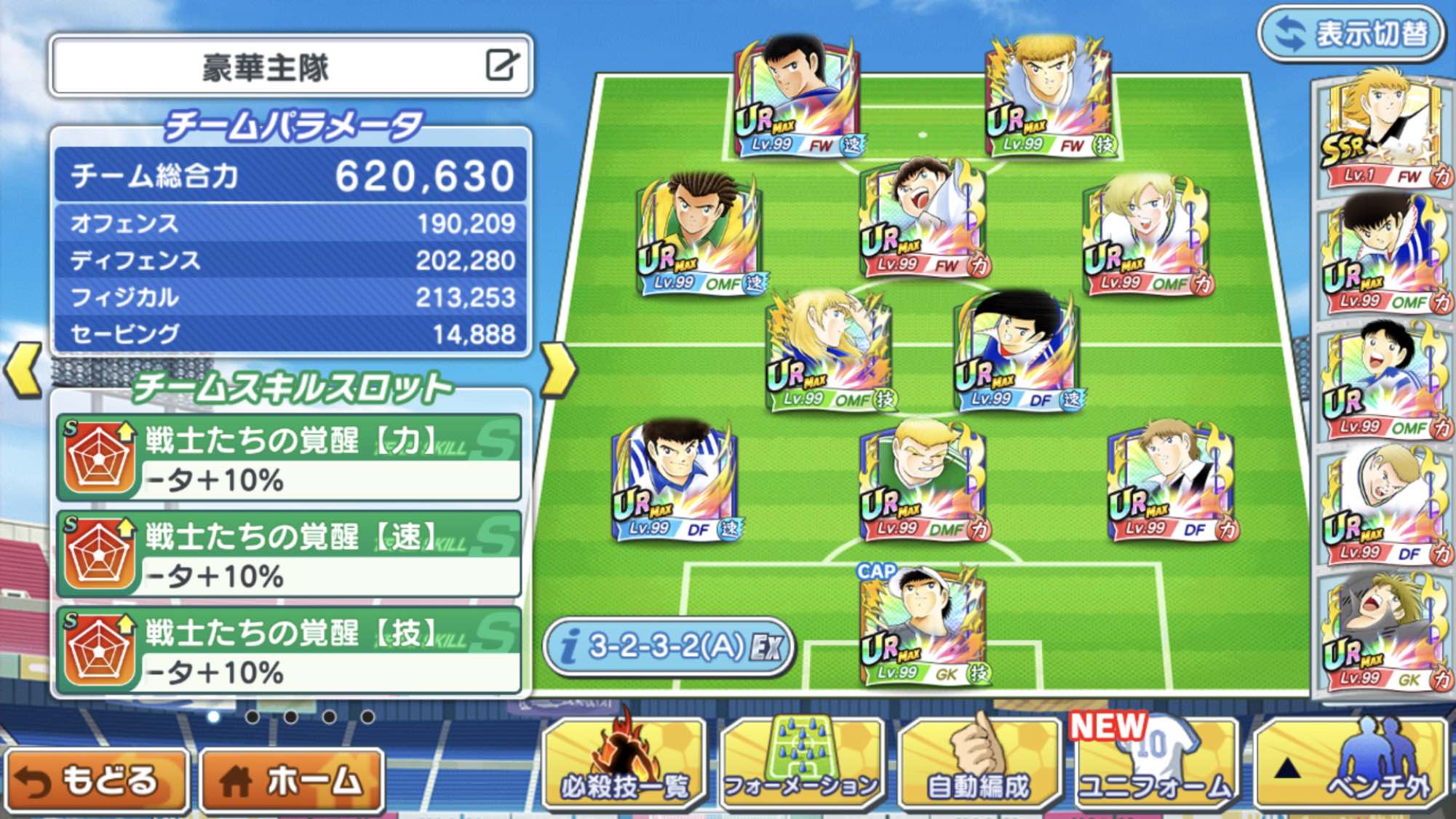Select team skill 戦士たちの覚醒【速】
Viewport: 1456px width, 819px height.
[290, 555]
